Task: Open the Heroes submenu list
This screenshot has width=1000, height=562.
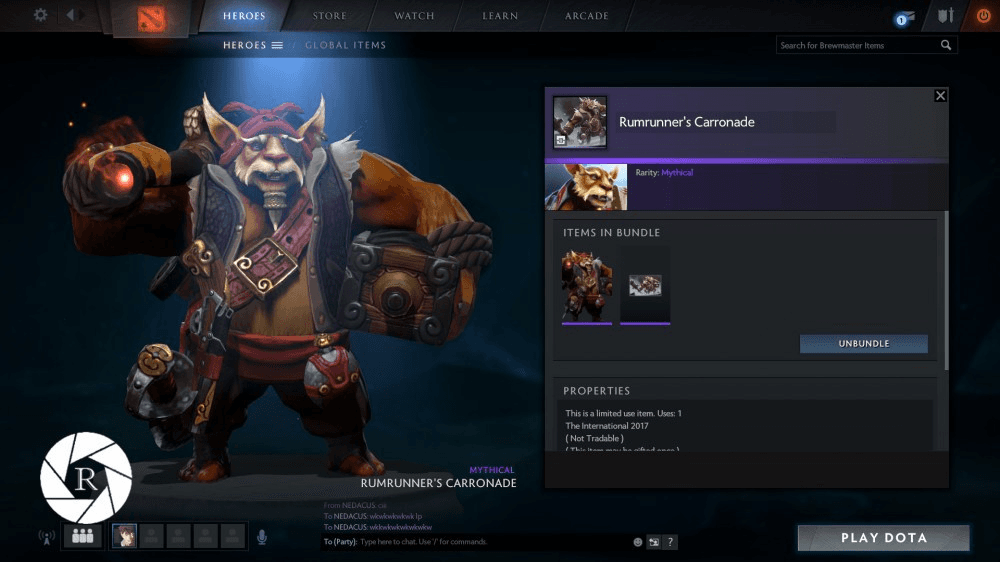Action: [253, 45]
